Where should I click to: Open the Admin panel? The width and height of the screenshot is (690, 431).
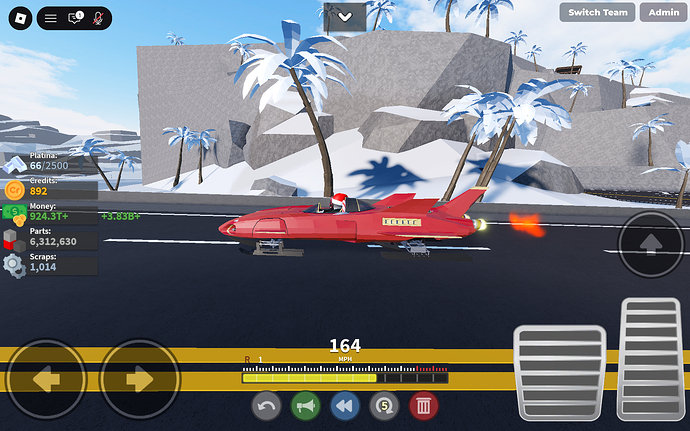point(664,12)
